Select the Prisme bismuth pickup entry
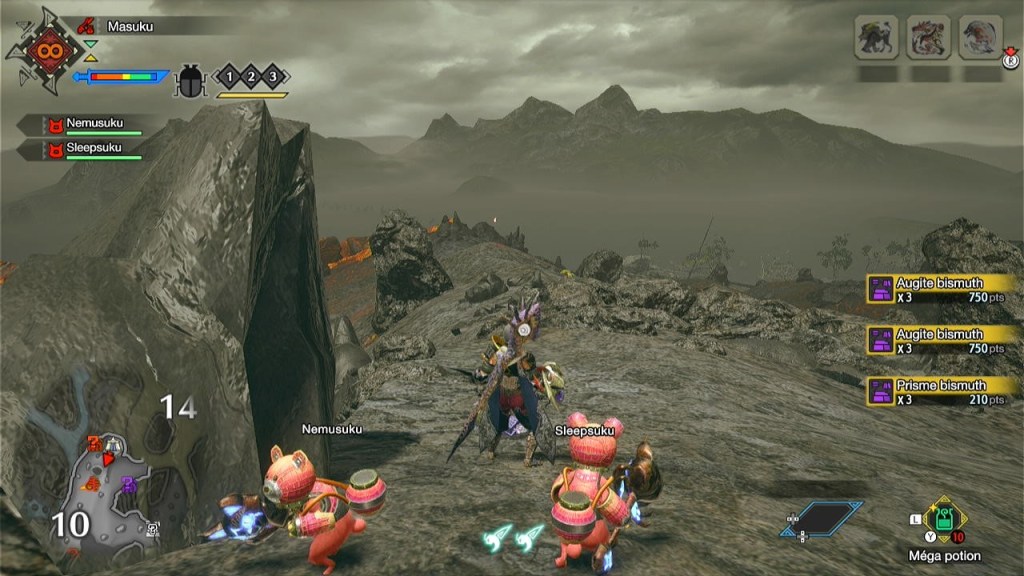Screen dimensions: 1024x576 click(940, 392)
